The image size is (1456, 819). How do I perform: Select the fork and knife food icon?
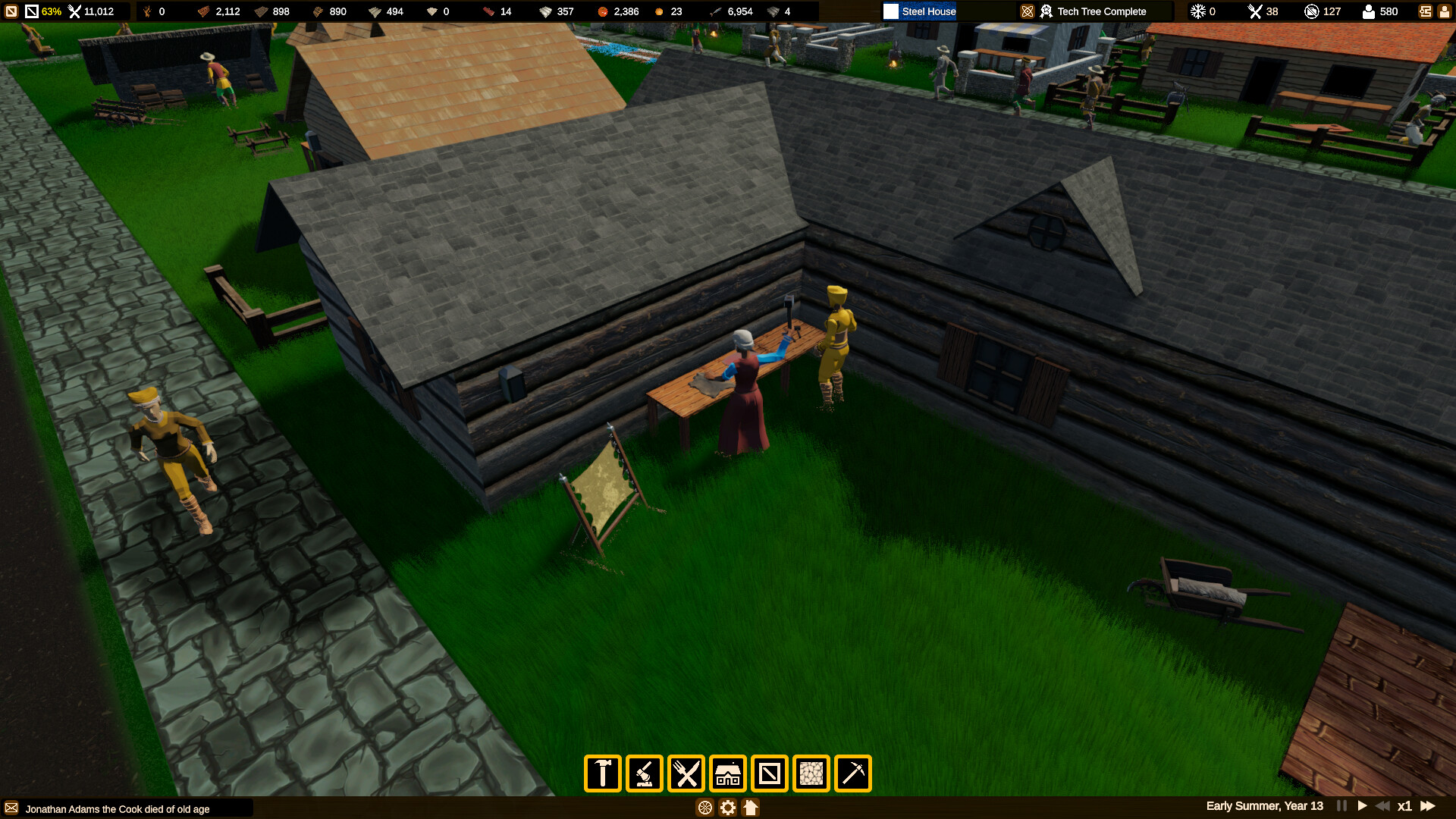[x=686, y=773]
